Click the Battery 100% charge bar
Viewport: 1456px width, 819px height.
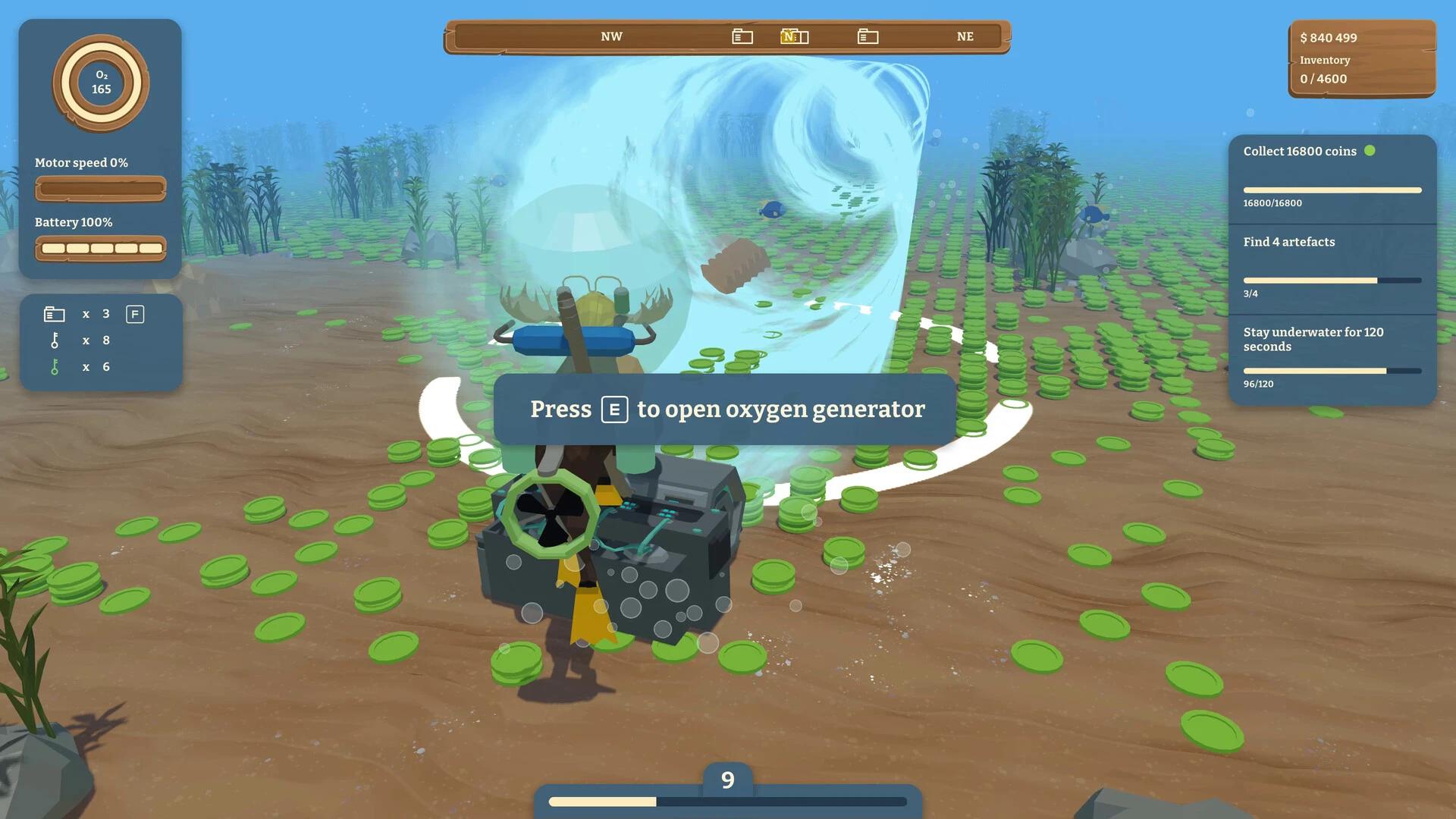tap(101, 247)
